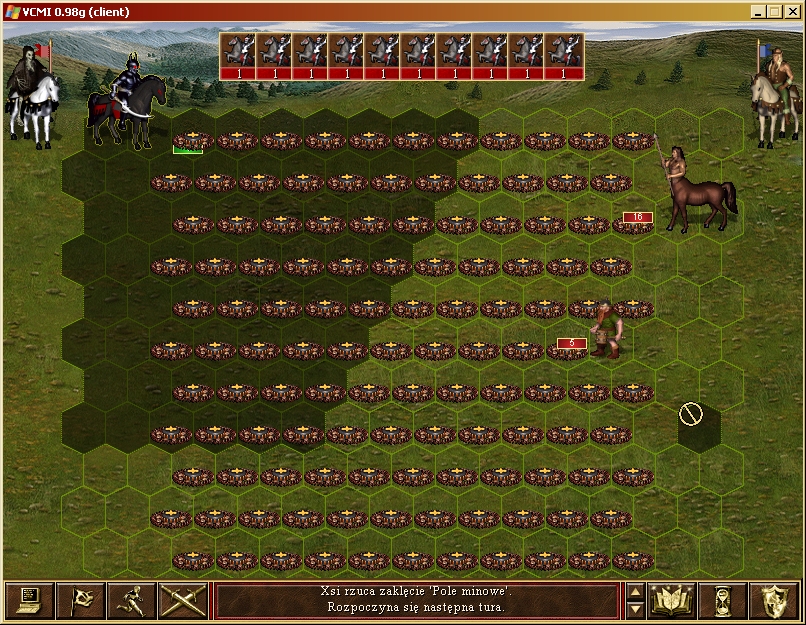Target the dwarf stack of 5

(x=605, y=330)
